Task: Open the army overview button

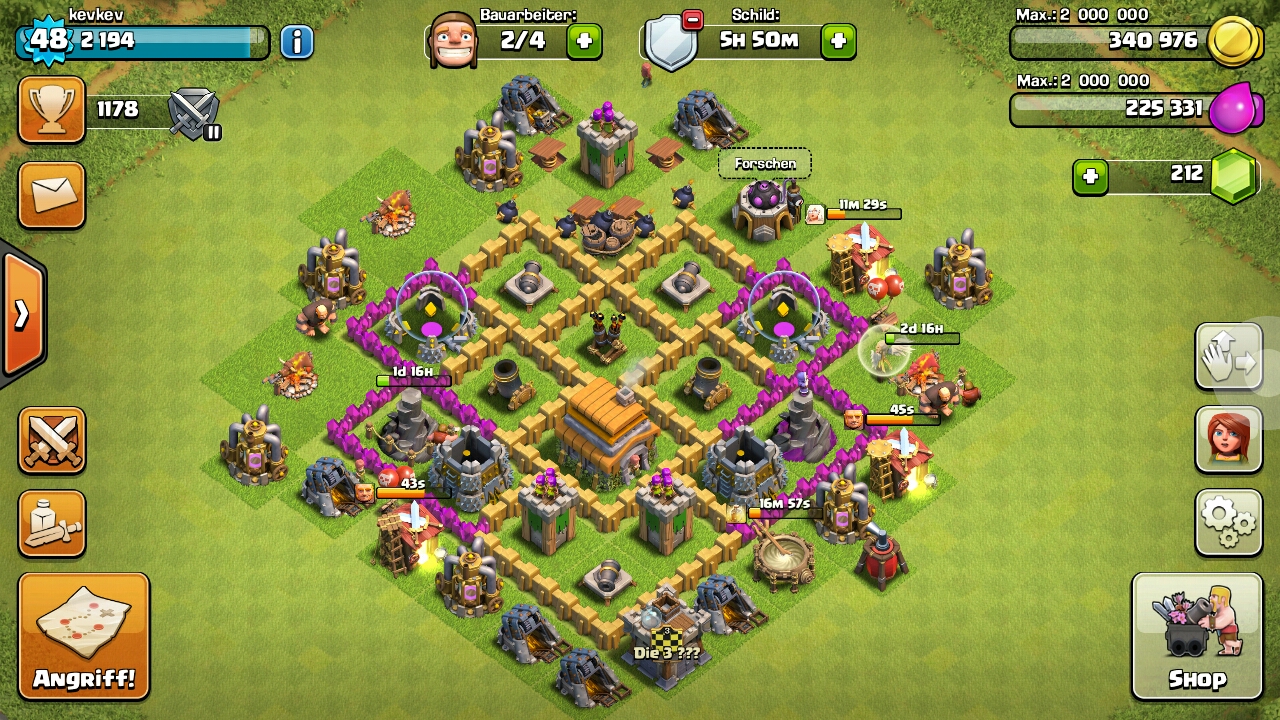Action: pos(52,522)
